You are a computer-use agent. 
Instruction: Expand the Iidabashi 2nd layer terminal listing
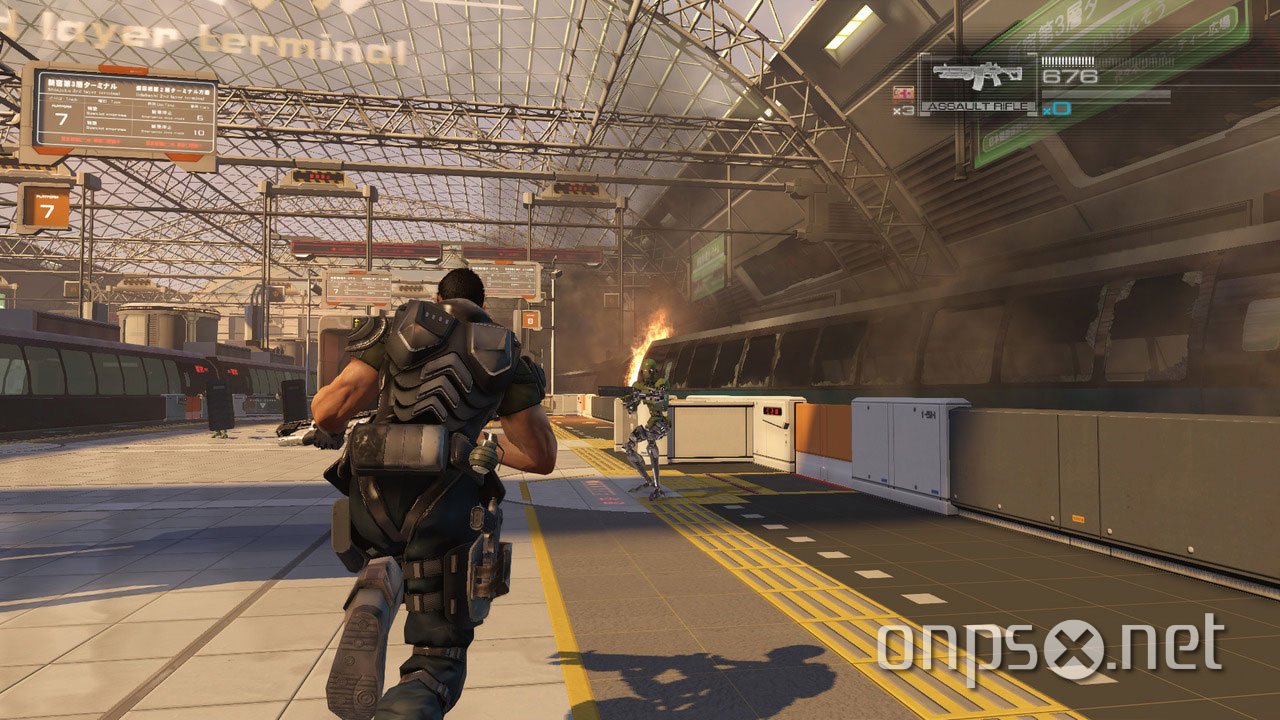pyautogui.click(x=172, y=92)
